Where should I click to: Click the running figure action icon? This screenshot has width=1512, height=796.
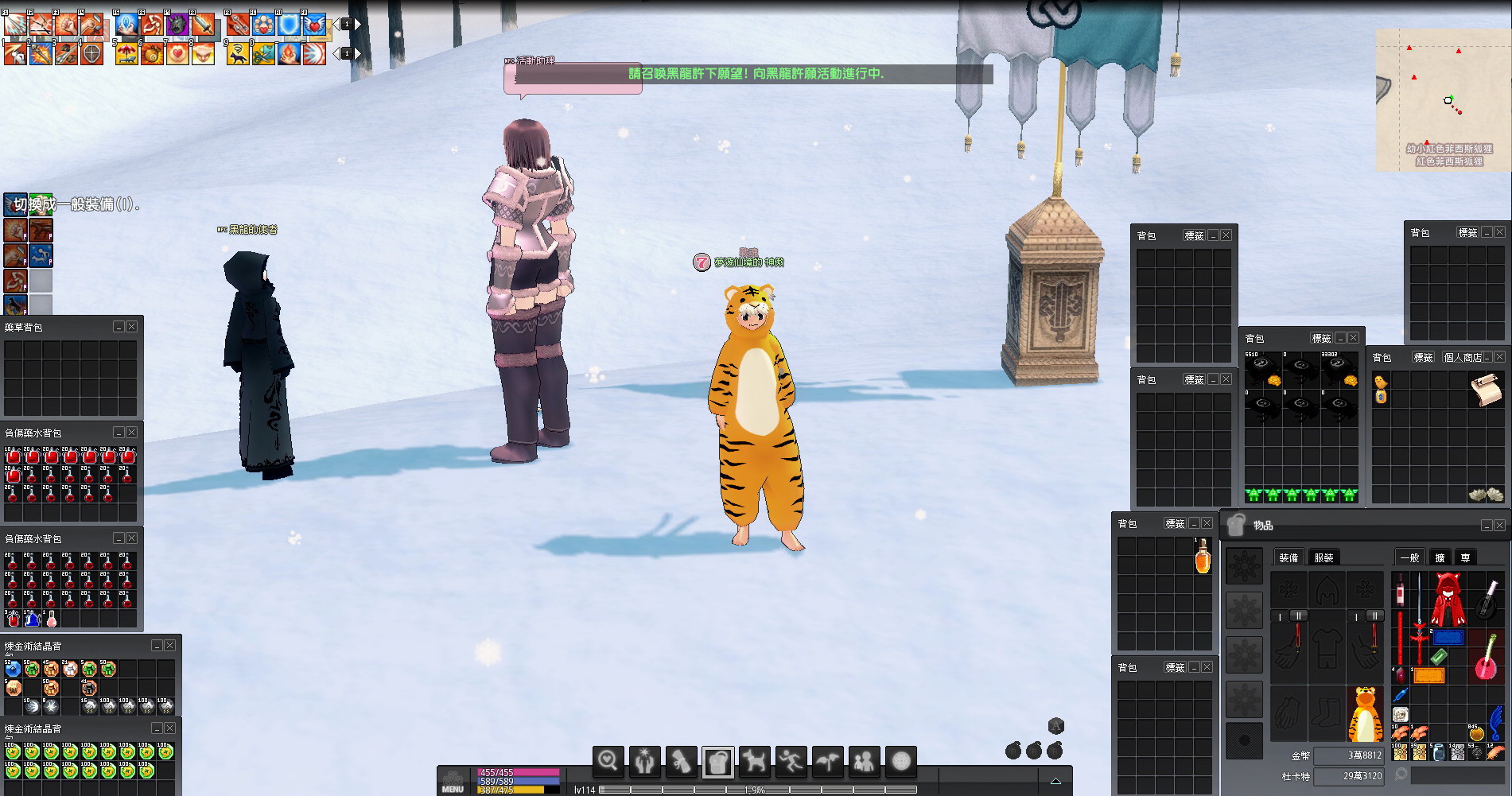click(791, 762)
